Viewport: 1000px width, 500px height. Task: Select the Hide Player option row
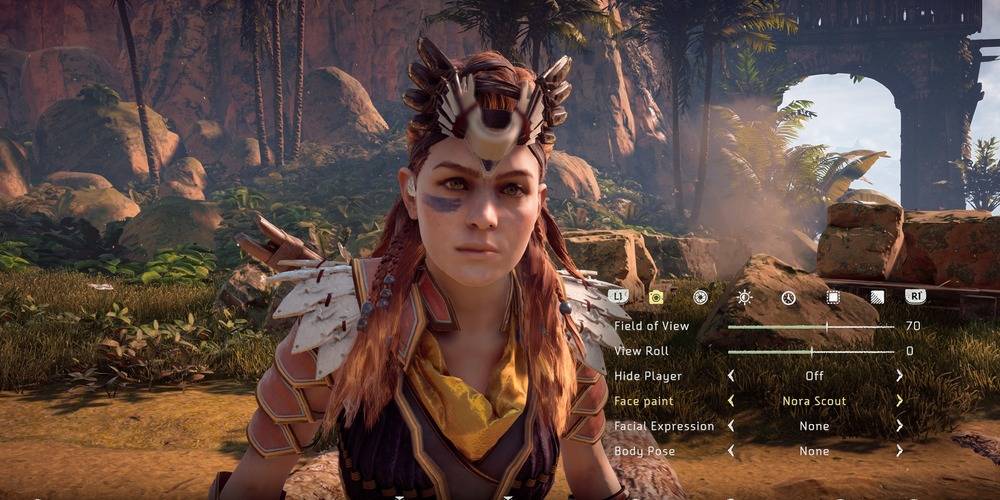point(648,376)
